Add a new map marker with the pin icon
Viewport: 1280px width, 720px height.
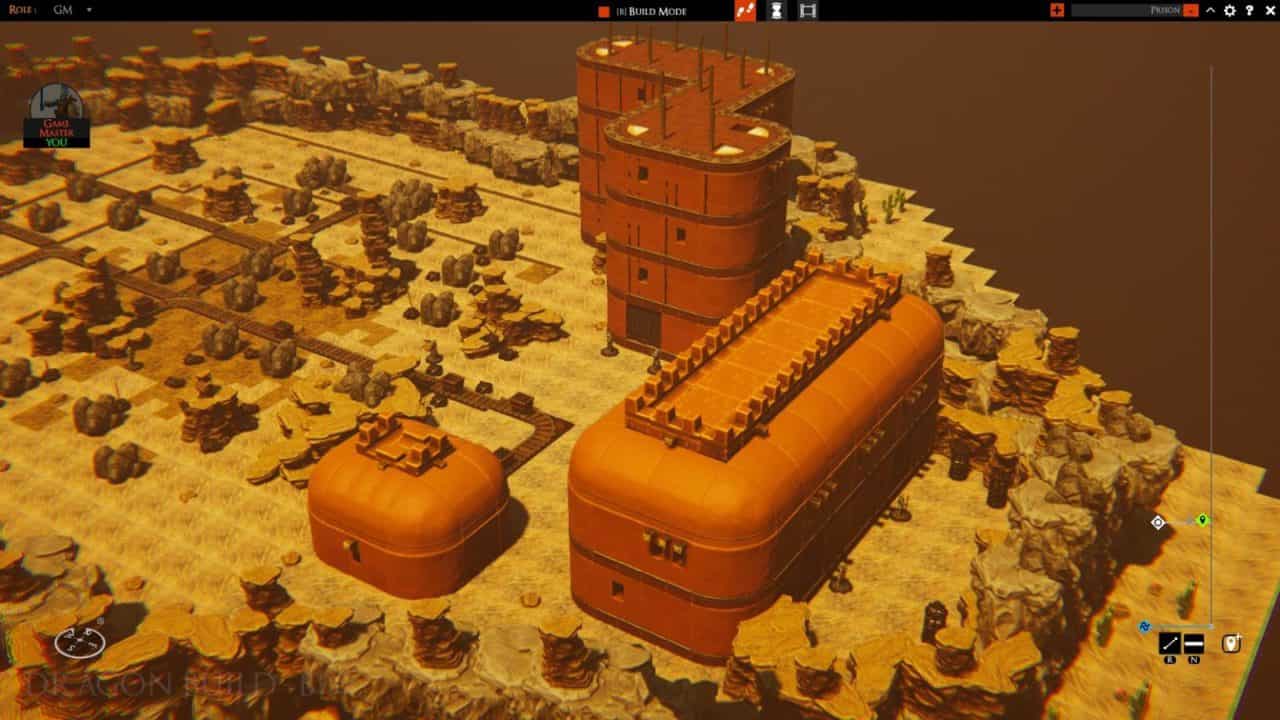1230,642
